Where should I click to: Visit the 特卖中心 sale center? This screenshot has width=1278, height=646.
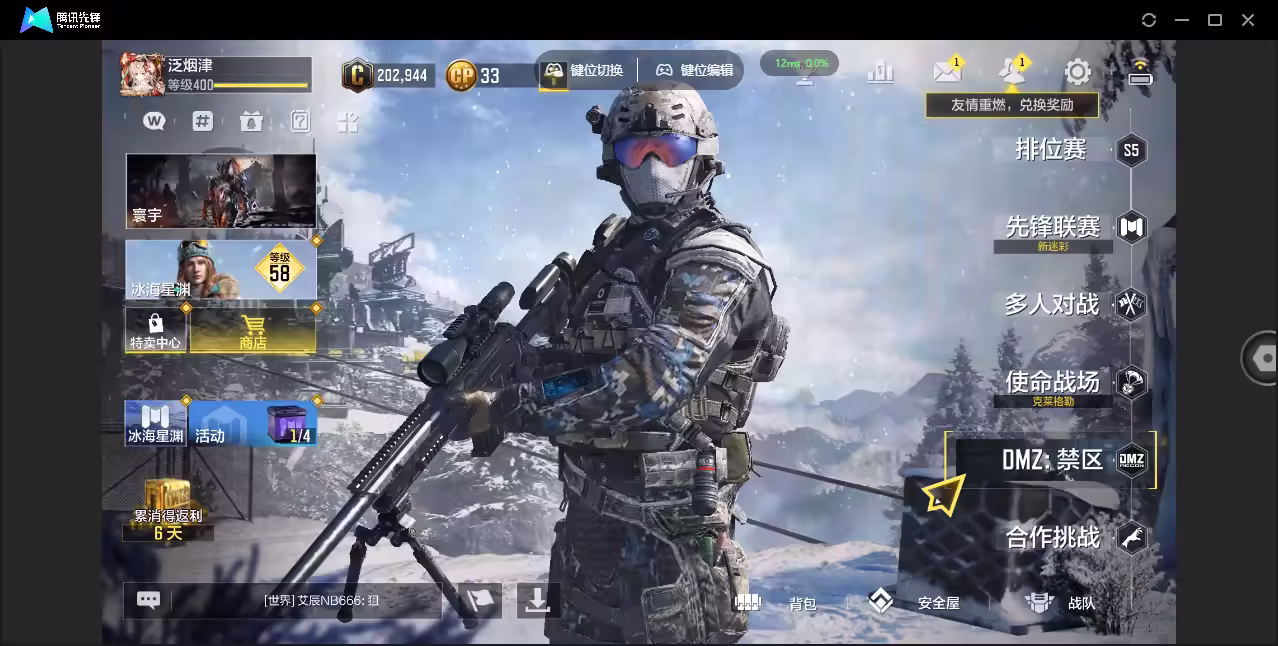155,330
